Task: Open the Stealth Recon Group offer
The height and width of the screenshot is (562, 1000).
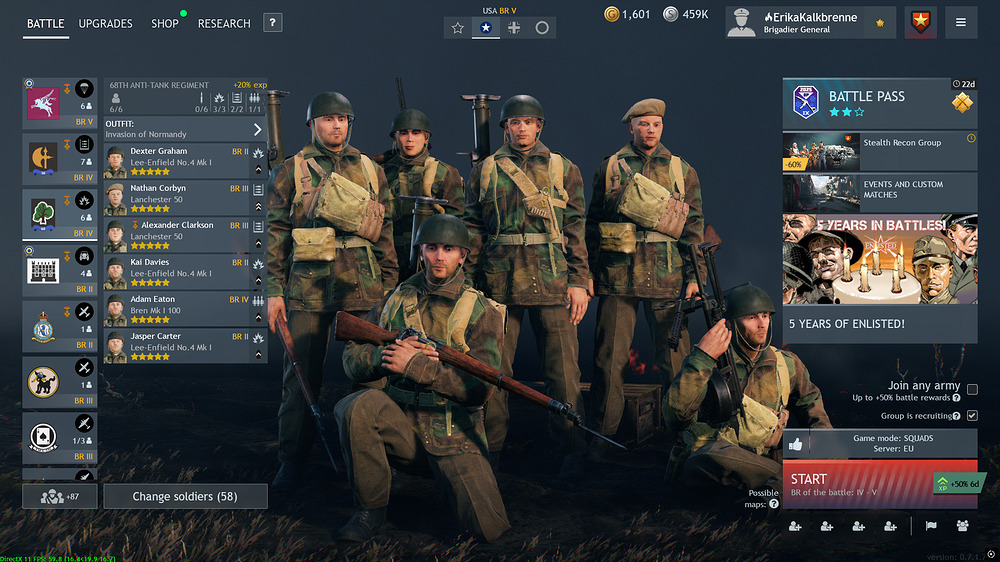Action: [x=879, y=151]
